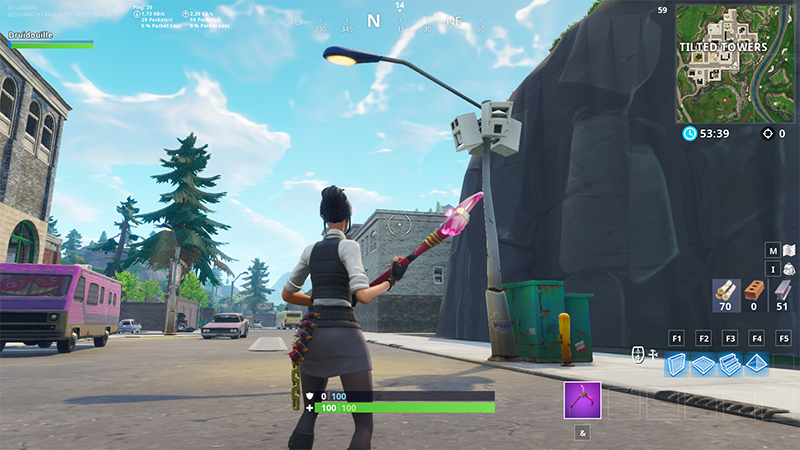This screenshot has width=800, height=450.
Task: Select the floor building piece
Action: coord(703,364)
